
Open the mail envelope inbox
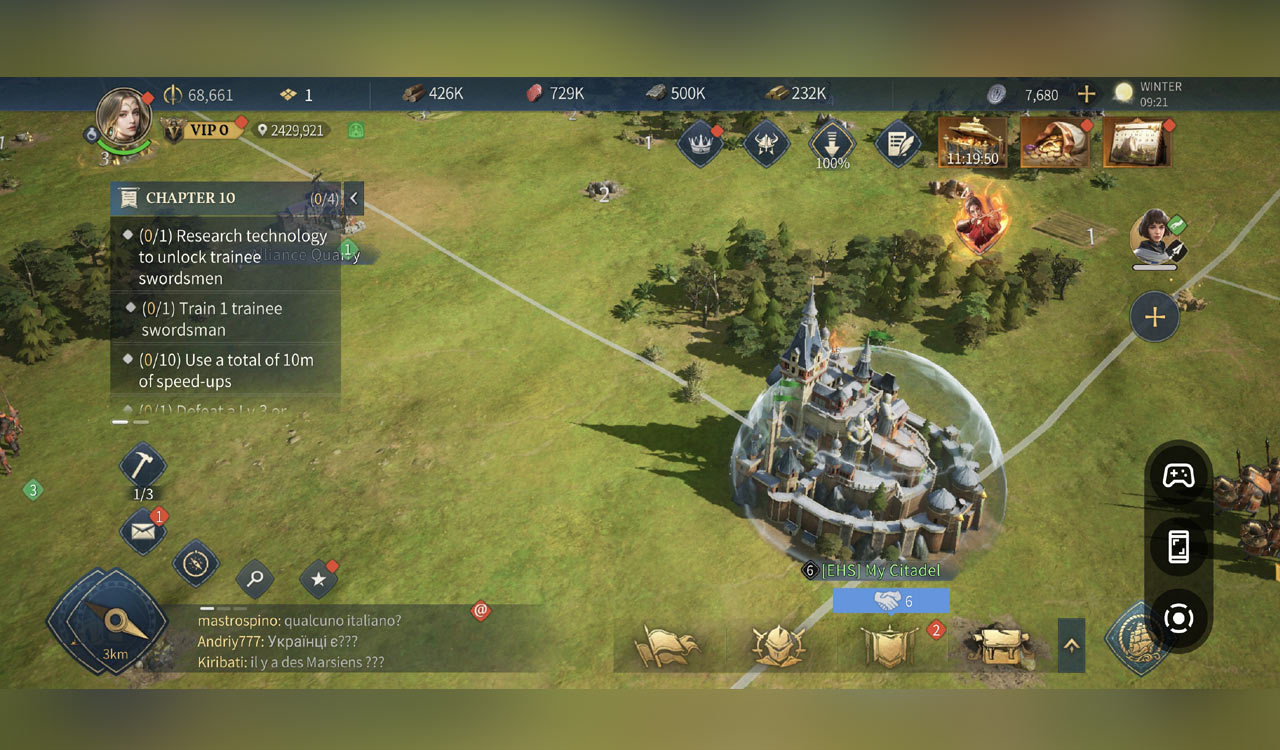(143, 532)
